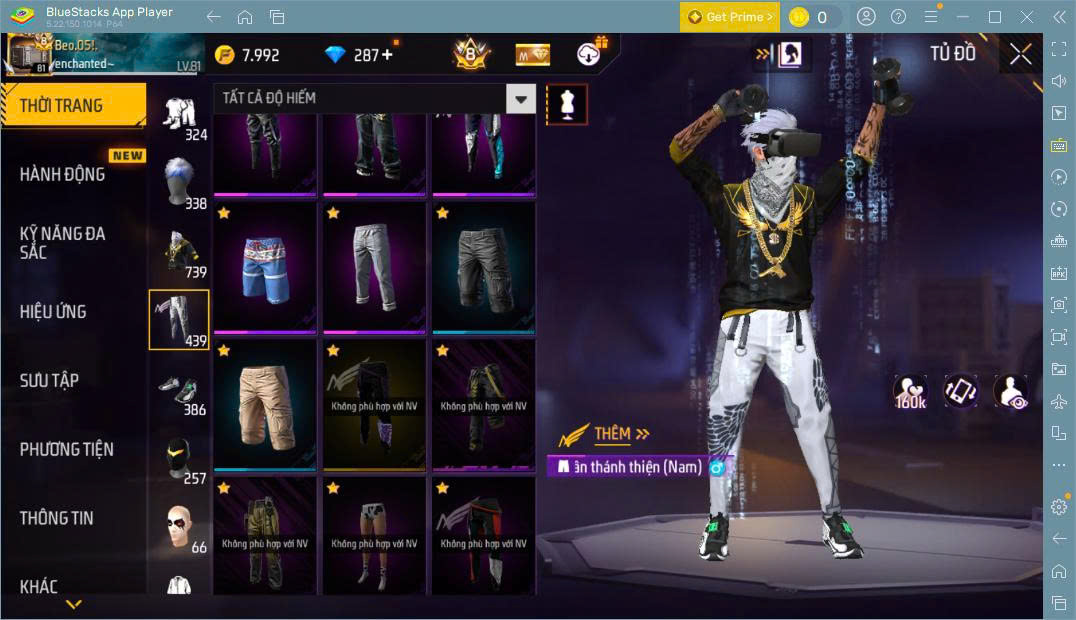Select the Kỹ Năng Đa Sắc tab

pos(63,242)
